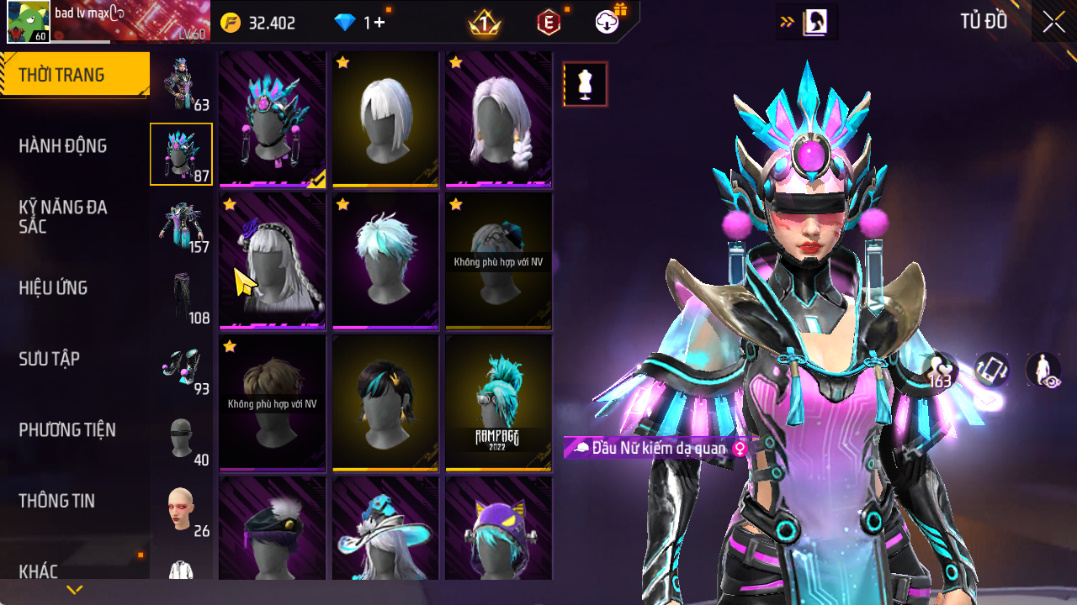This screenshot has width=1077, height=605.
Task: Select the HIỆU ỨNG category
Action: coord(53,288)
